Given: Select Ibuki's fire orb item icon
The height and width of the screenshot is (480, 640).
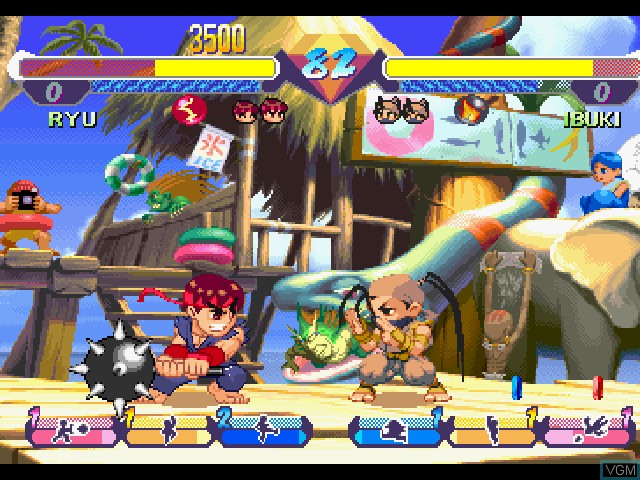Looking at the screenshot, I should 468,109.
